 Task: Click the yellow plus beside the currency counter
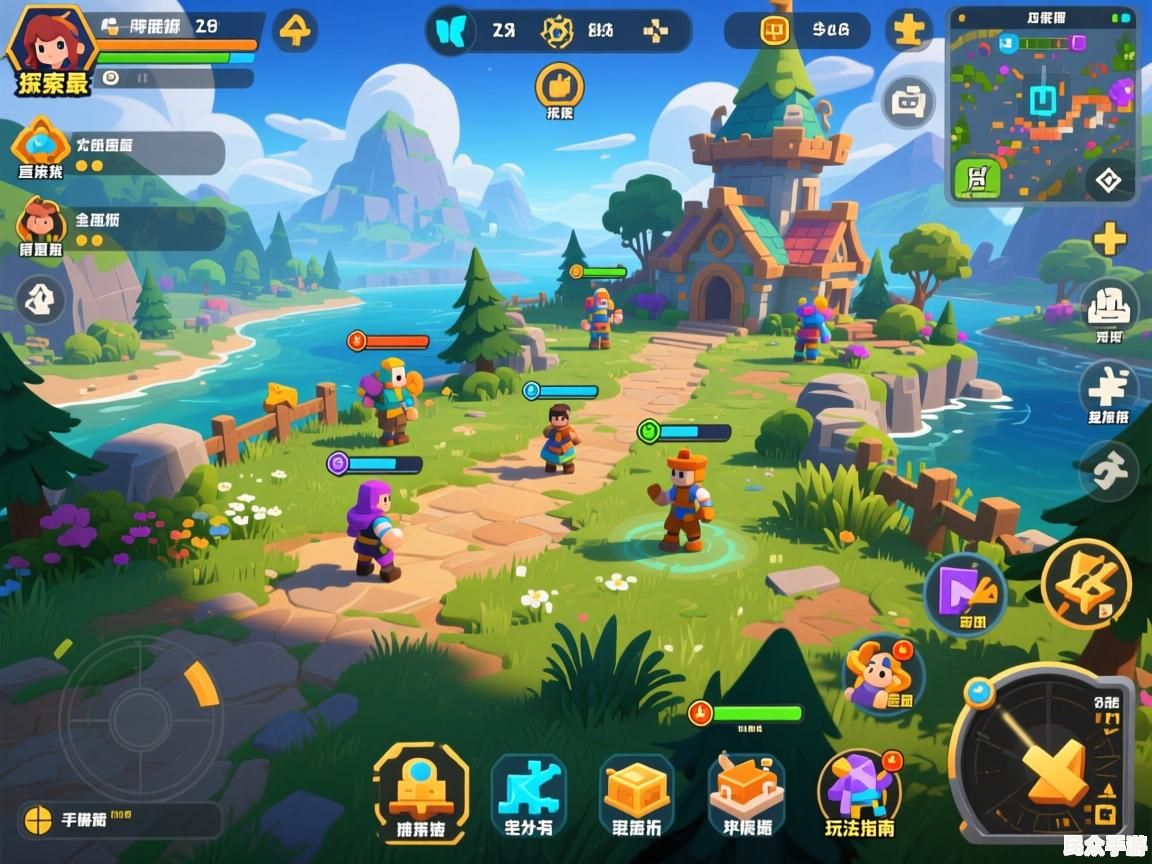(908, 31)
